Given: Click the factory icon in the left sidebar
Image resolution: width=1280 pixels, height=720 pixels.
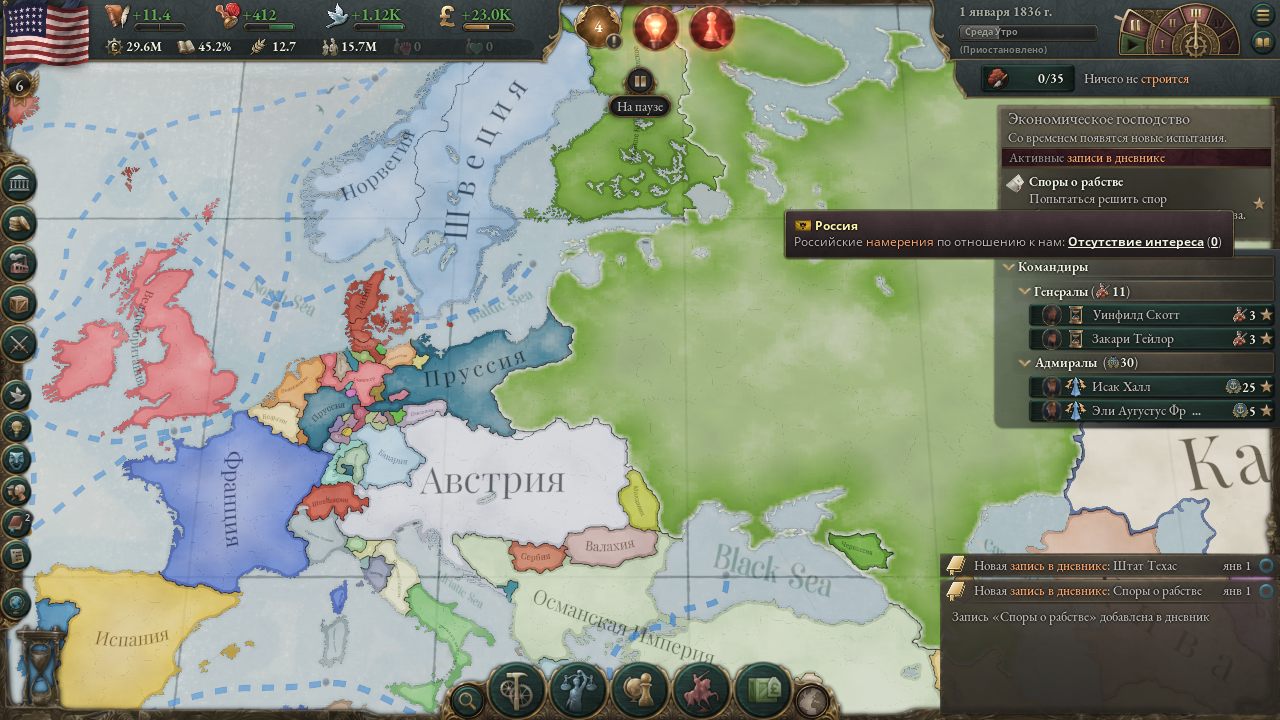Looking at the screenshot, I should point(16,264).
